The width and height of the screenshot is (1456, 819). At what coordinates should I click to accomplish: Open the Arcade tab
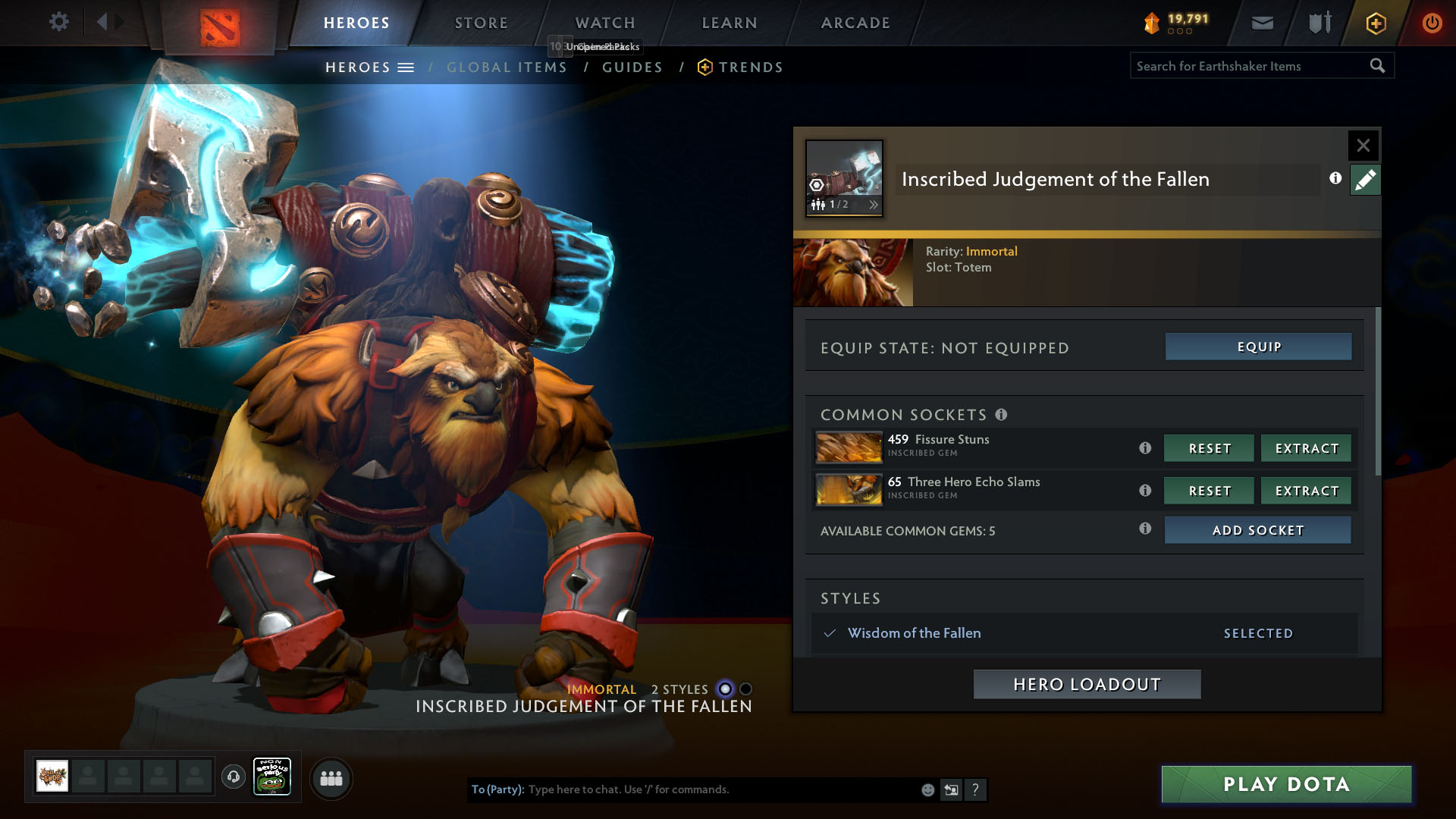pyautogui.click(x=855, y=23)
